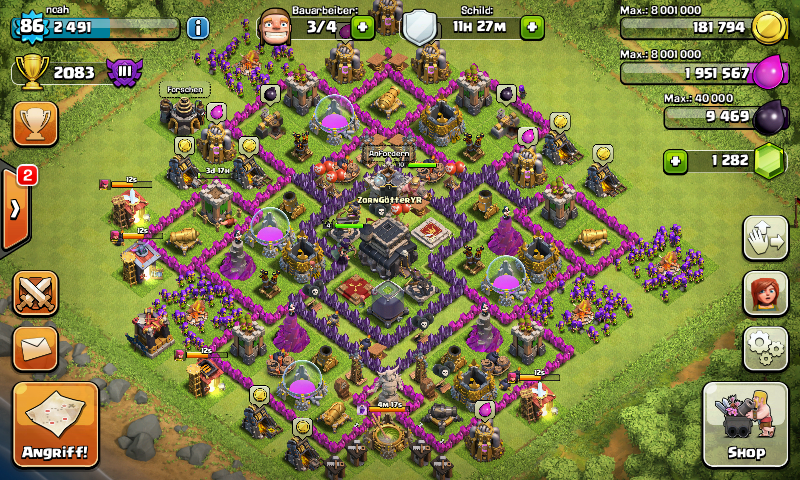Open the trophy leaderboard button
The height and width of the screenshot is (480, 800).
34,123
